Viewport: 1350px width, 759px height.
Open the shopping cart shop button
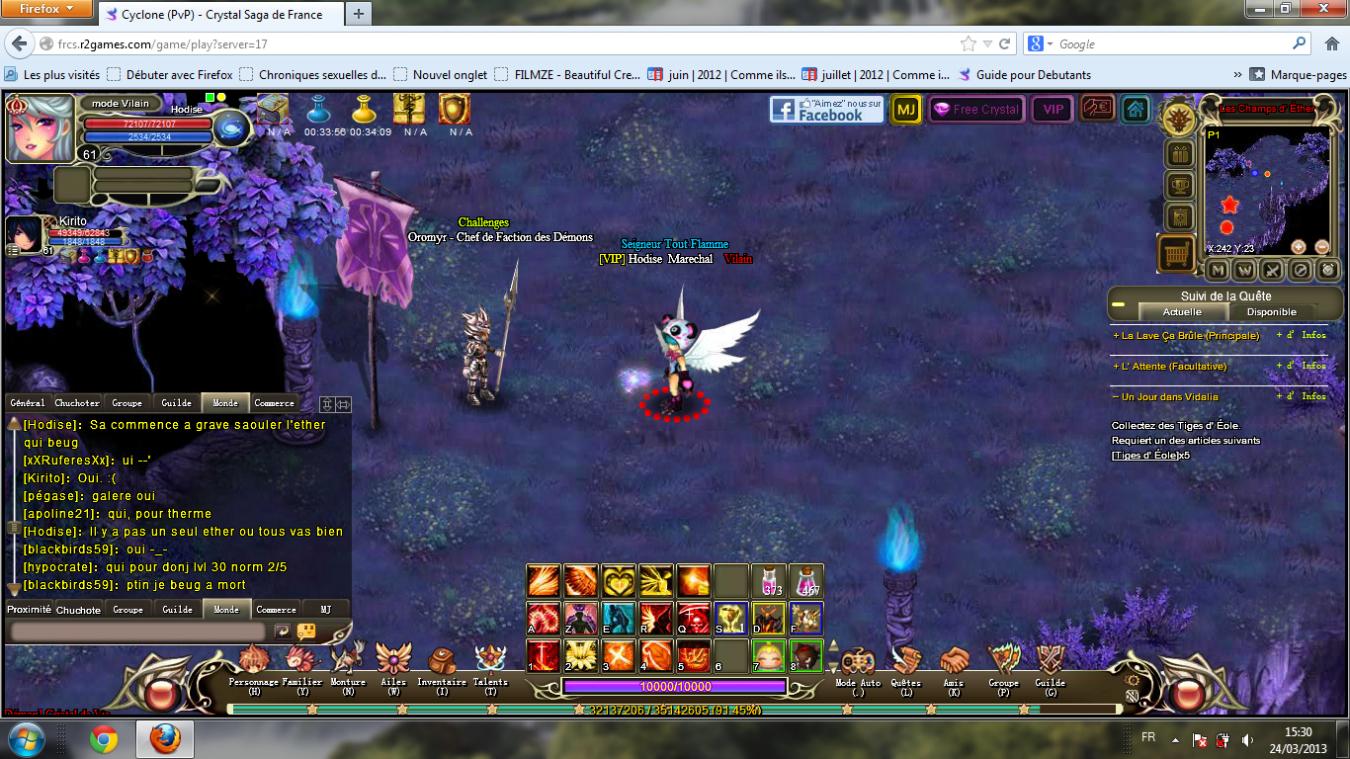pos(1177,254)
